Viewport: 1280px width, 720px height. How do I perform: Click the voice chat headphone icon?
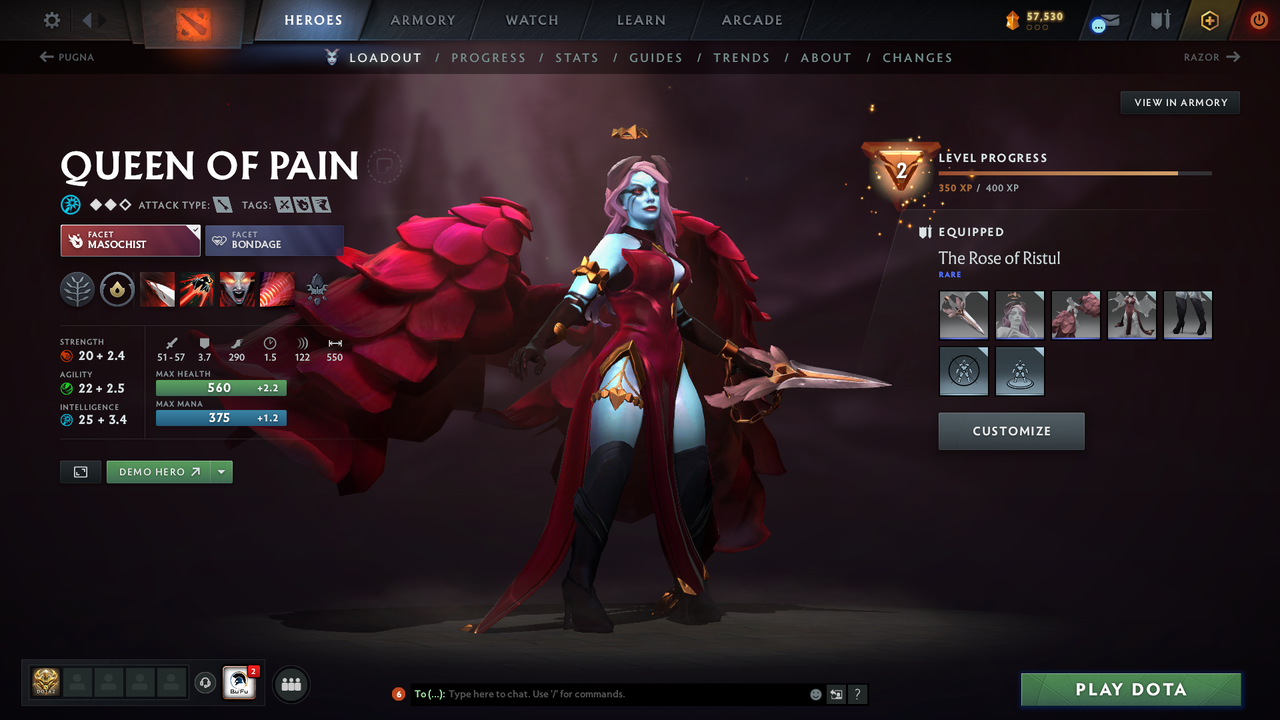[x=207, y=683]
